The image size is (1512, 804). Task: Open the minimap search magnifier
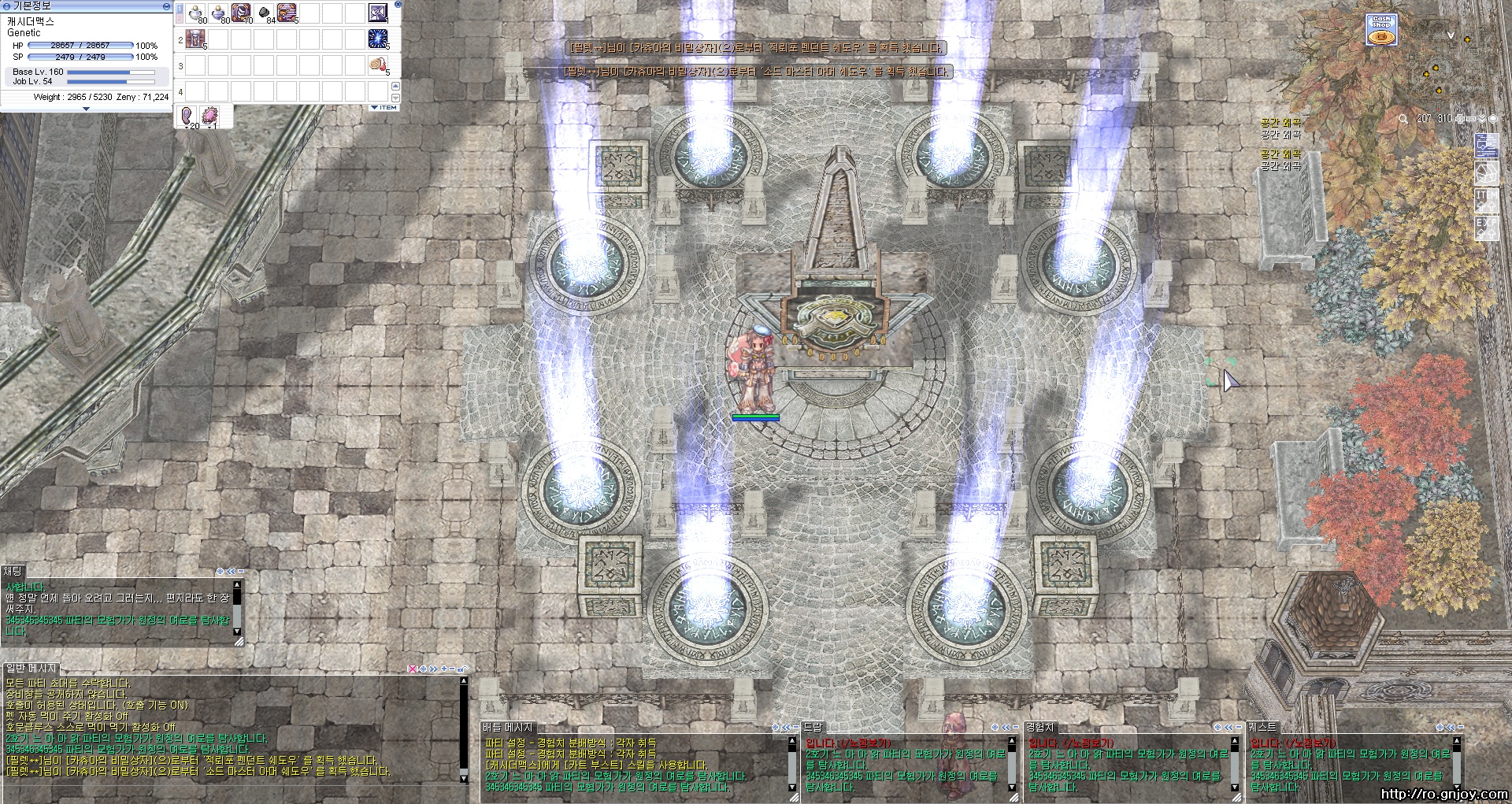1403,119
